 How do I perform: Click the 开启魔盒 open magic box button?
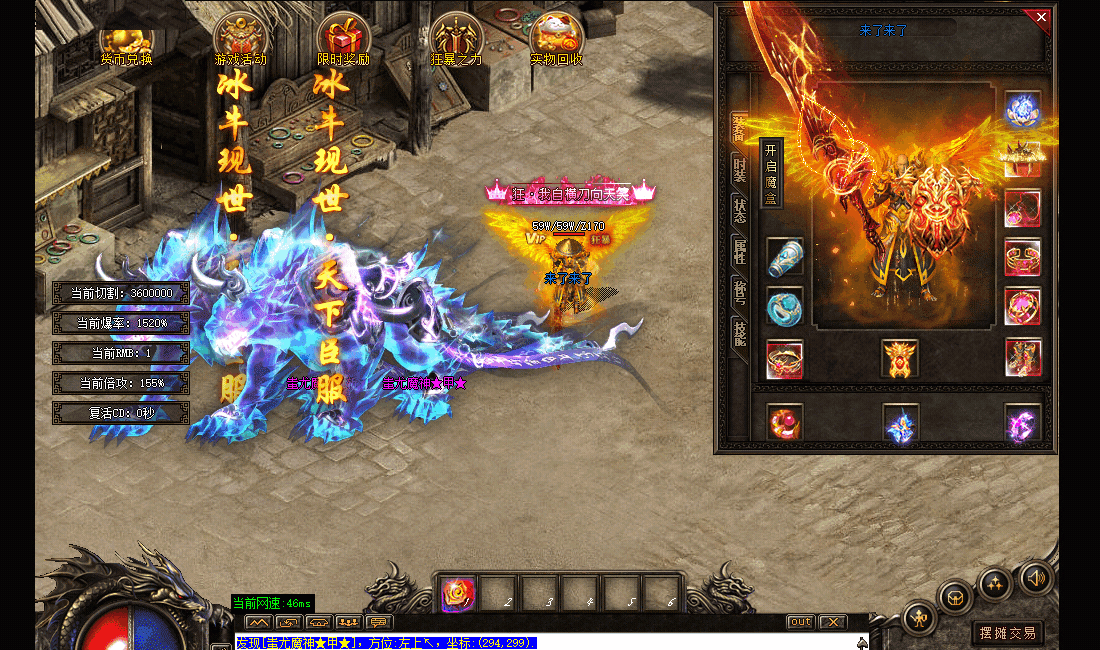pos(771,171)
